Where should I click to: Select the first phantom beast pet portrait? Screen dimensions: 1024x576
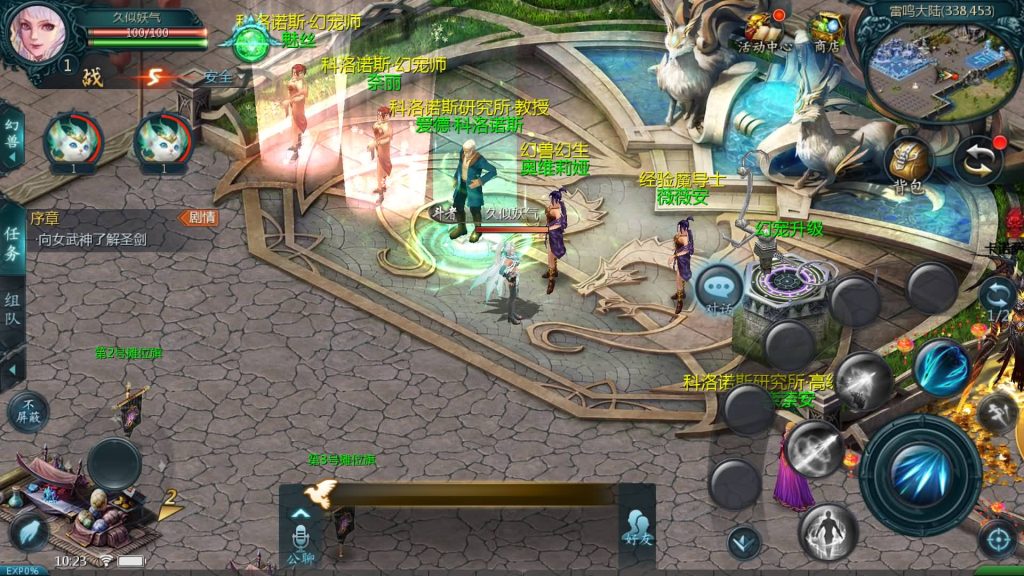tap(73, 140)
